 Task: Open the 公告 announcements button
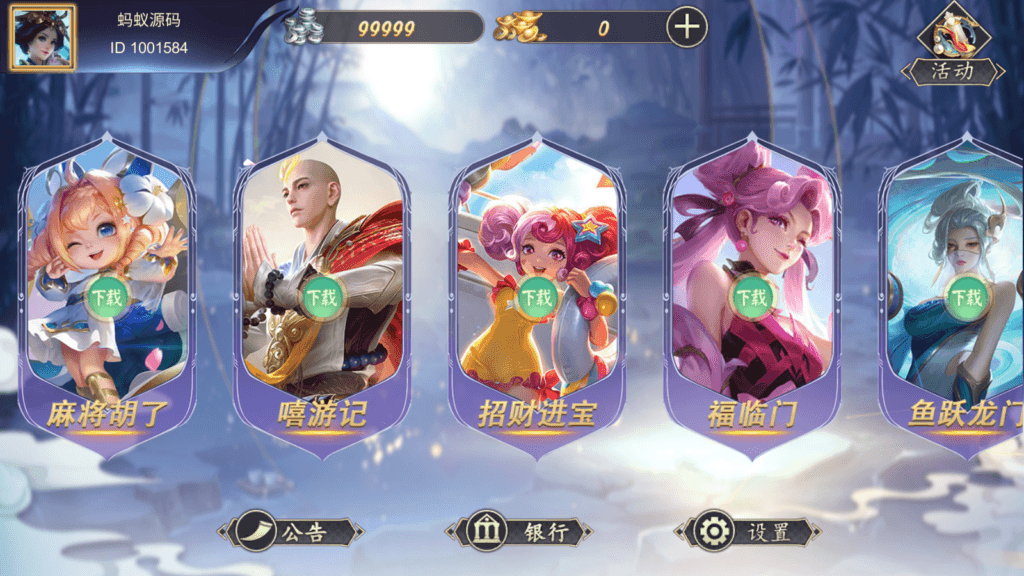tap(290, 532)
